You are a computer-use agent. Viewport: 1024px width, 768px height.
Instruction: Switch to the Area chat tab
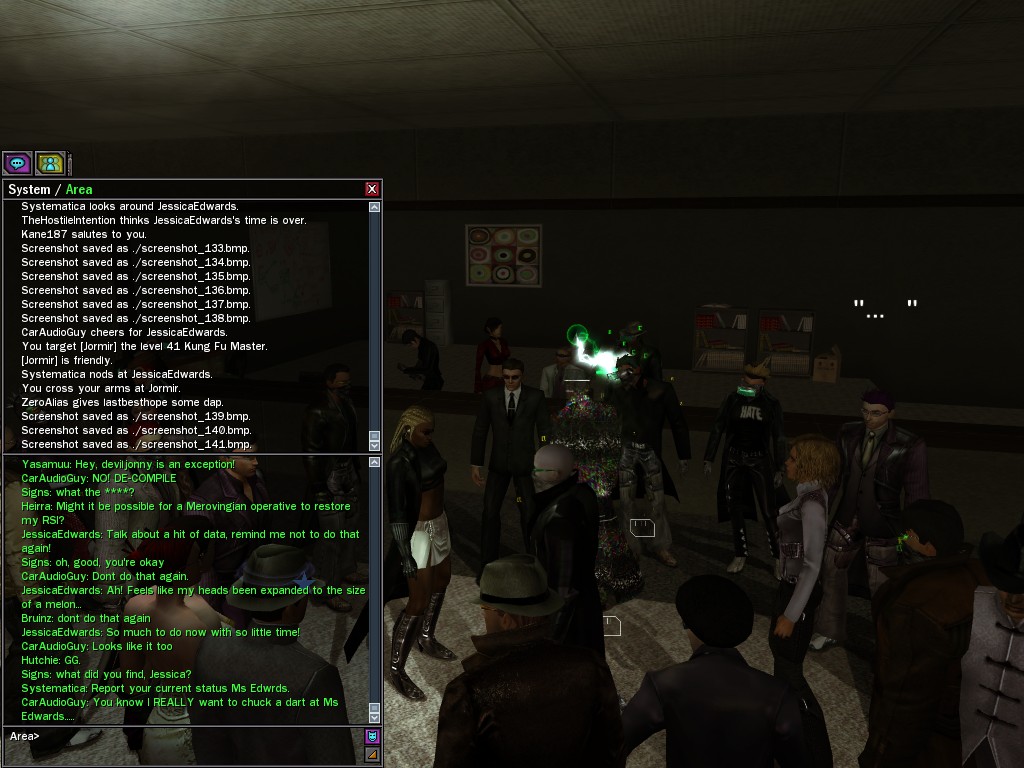click(79, 189)
